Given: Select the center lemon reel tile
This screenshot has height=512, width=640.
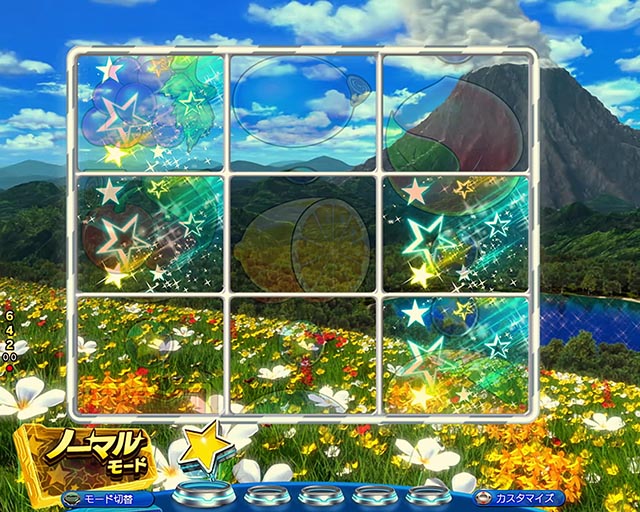Looking at the screenshot, I should (x=304, y=235).
